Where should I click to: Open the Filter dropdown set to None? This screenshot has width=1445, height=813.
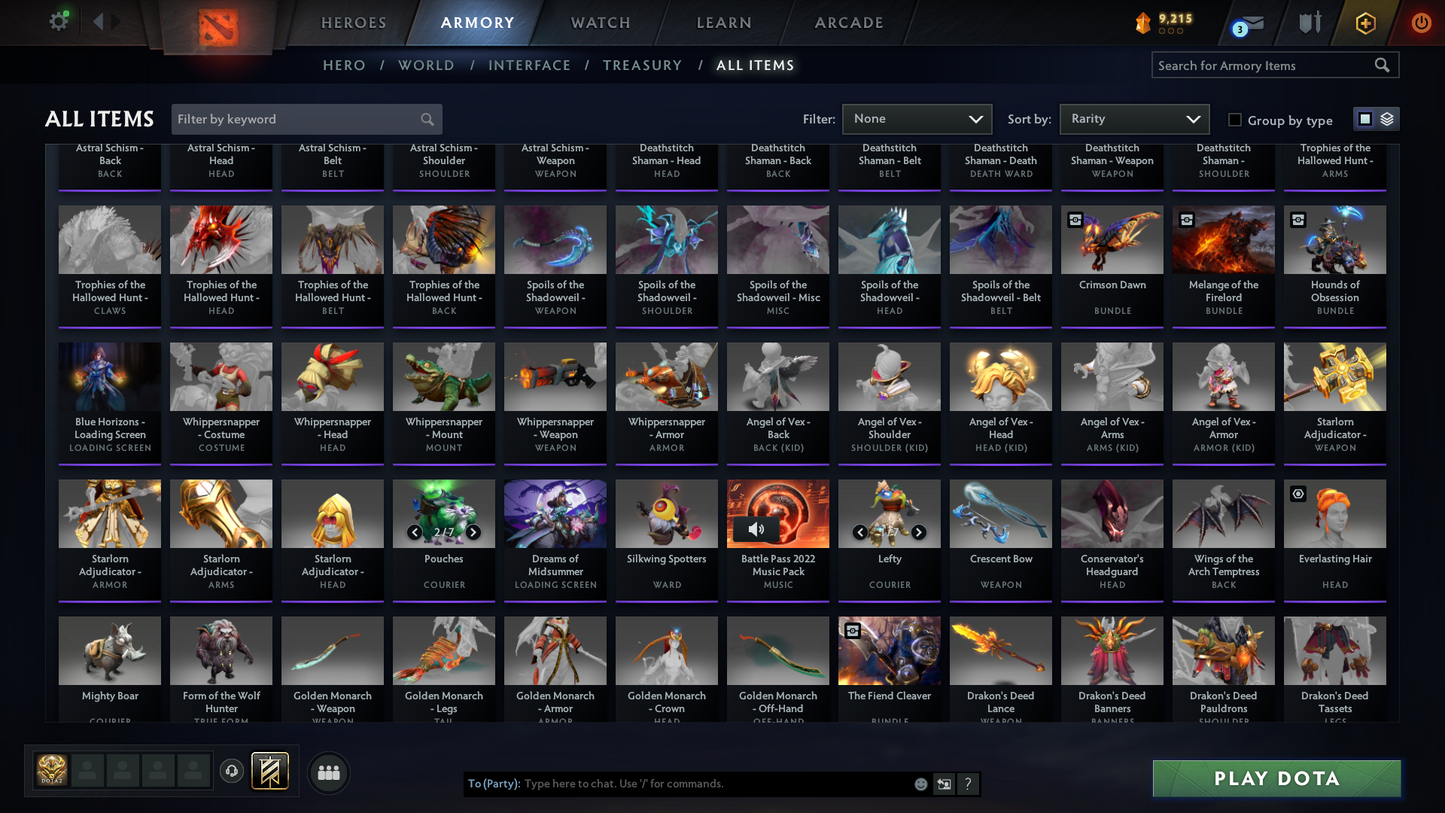point(916,118)
